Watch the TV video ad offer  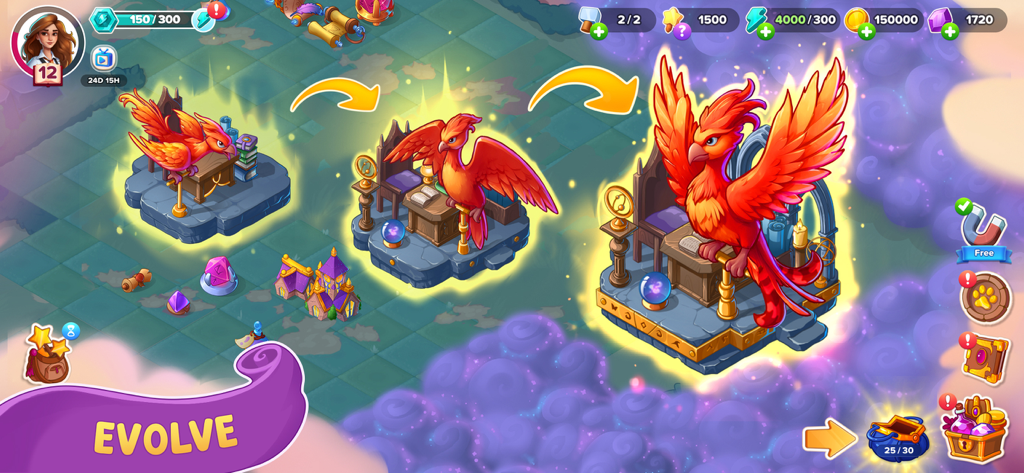pyautogui.click(x=103, y=59)
